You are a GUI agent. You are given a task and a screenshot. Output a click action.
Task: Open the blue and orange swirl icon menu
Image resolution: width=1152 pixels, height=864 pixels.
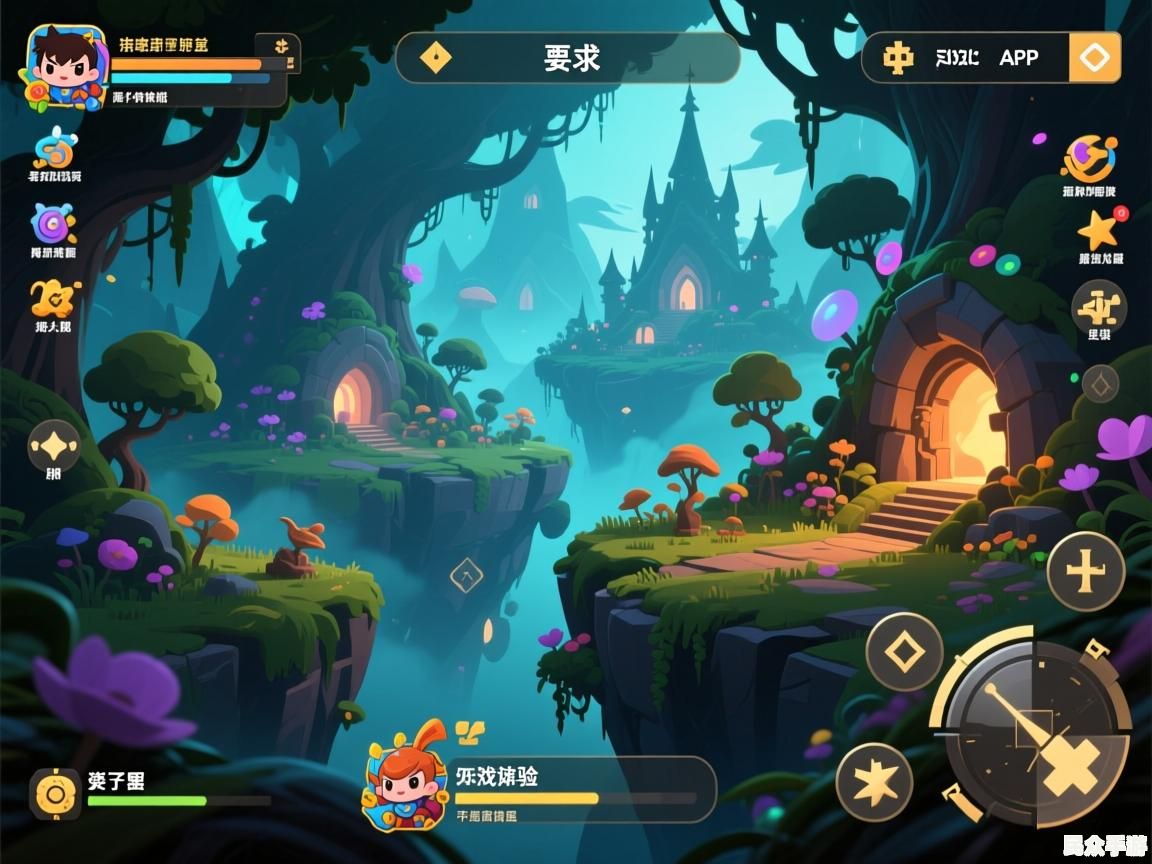click(55, 150)
